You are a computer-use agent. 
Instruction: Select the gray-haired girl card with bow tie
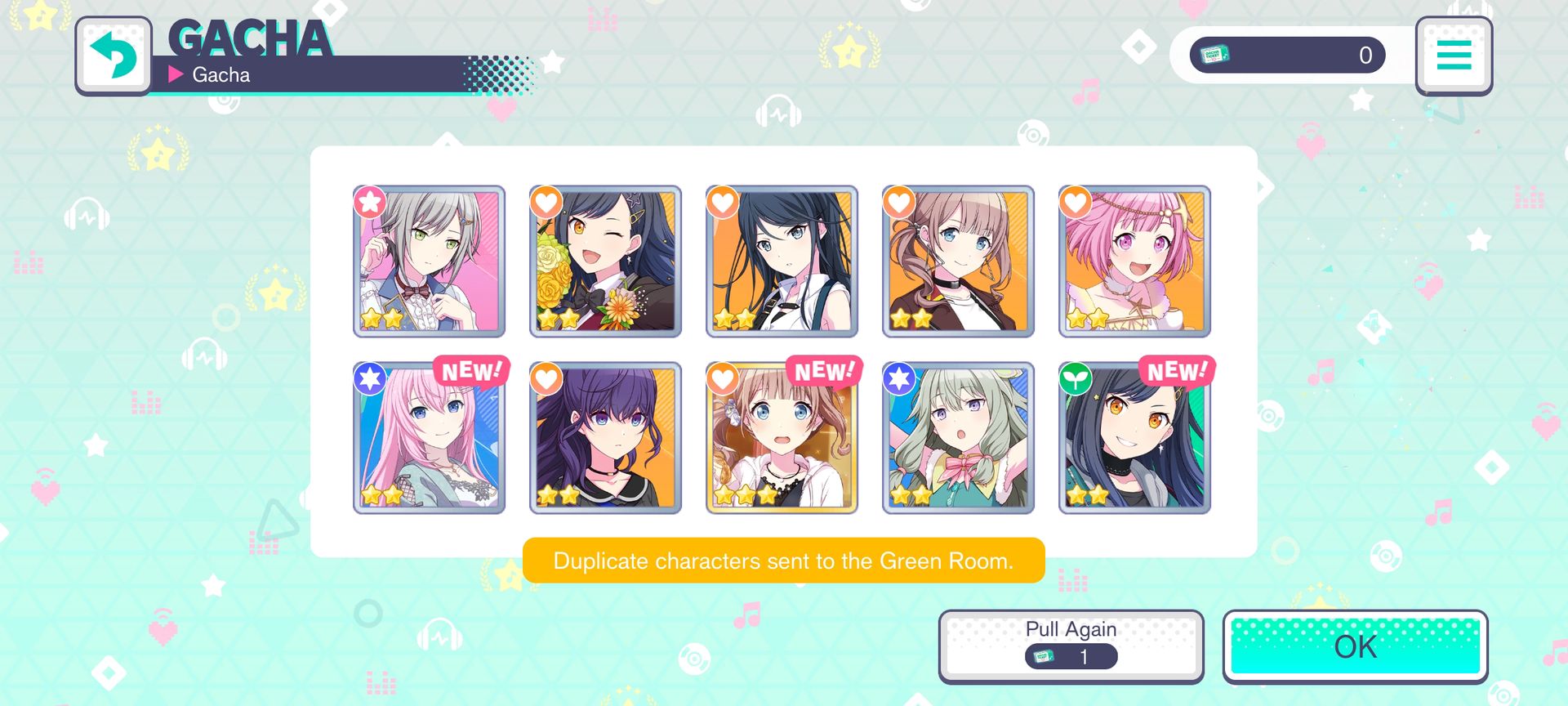point(430,261)
